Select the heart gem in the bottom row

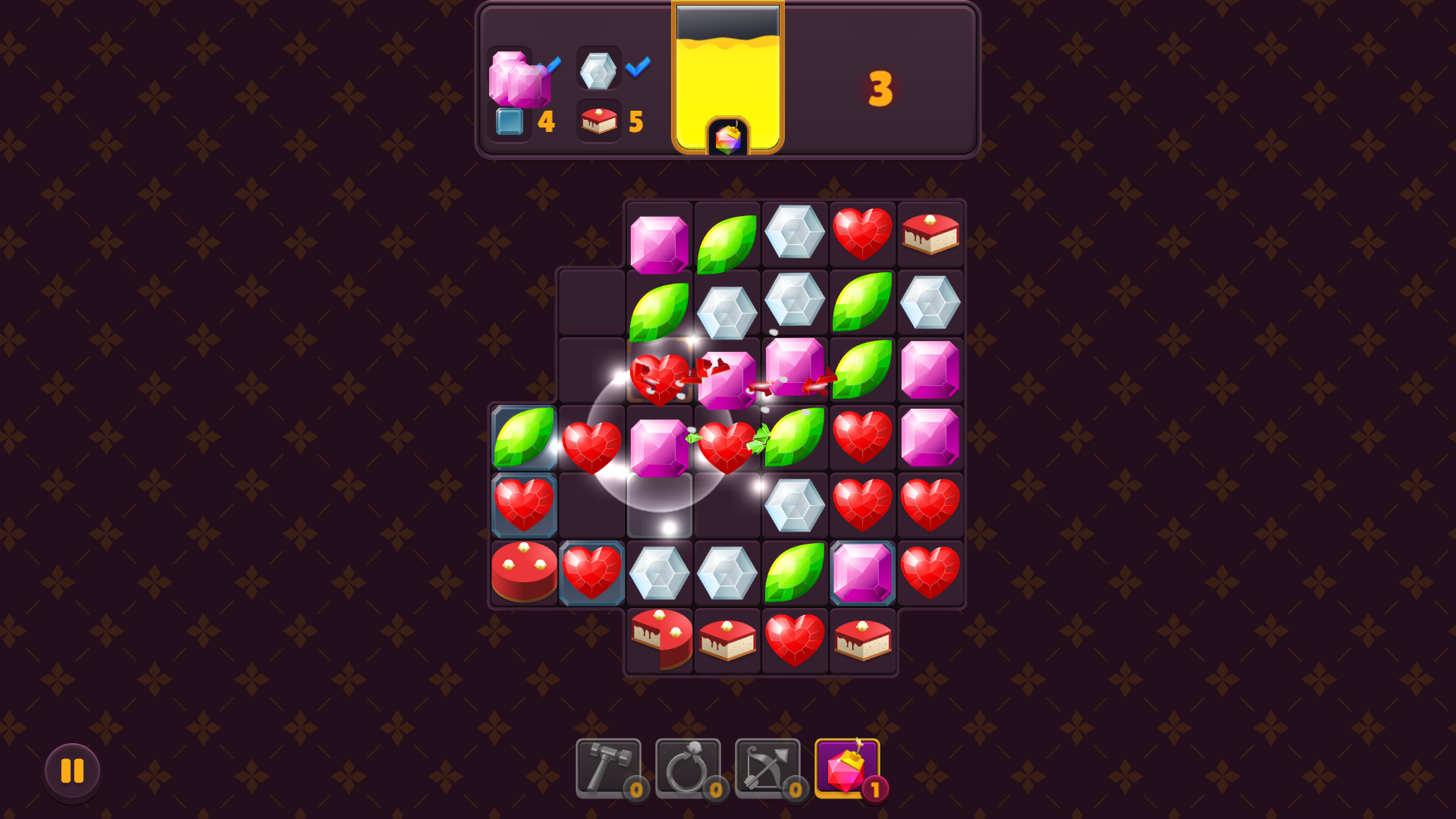[x=795, y=641]
